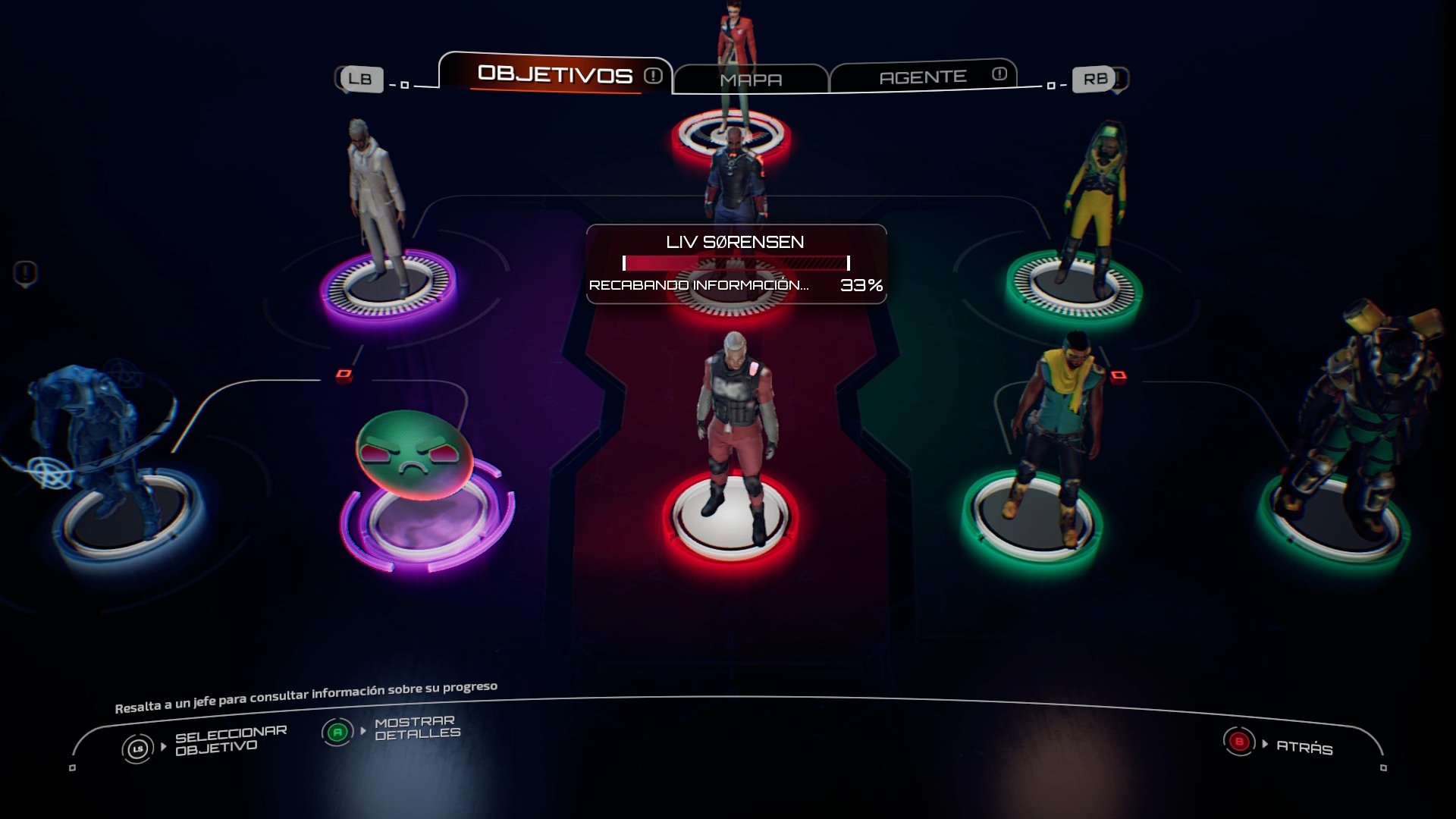Click the 33% progress bar
1456x819 pixels.
[x=734, y=263]
